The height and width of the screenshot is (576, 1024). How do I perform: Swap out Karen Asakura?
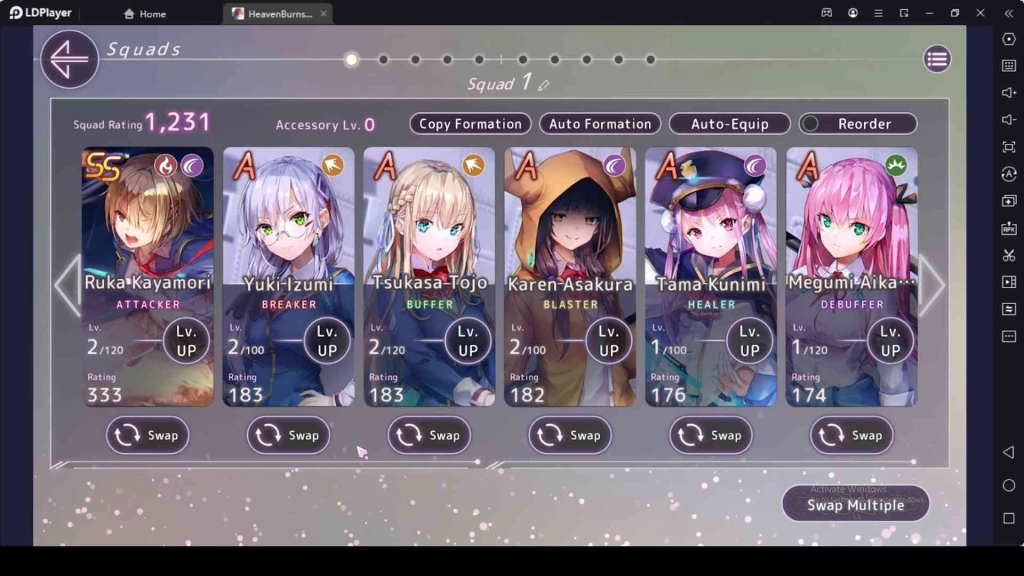tap(570, 435)
